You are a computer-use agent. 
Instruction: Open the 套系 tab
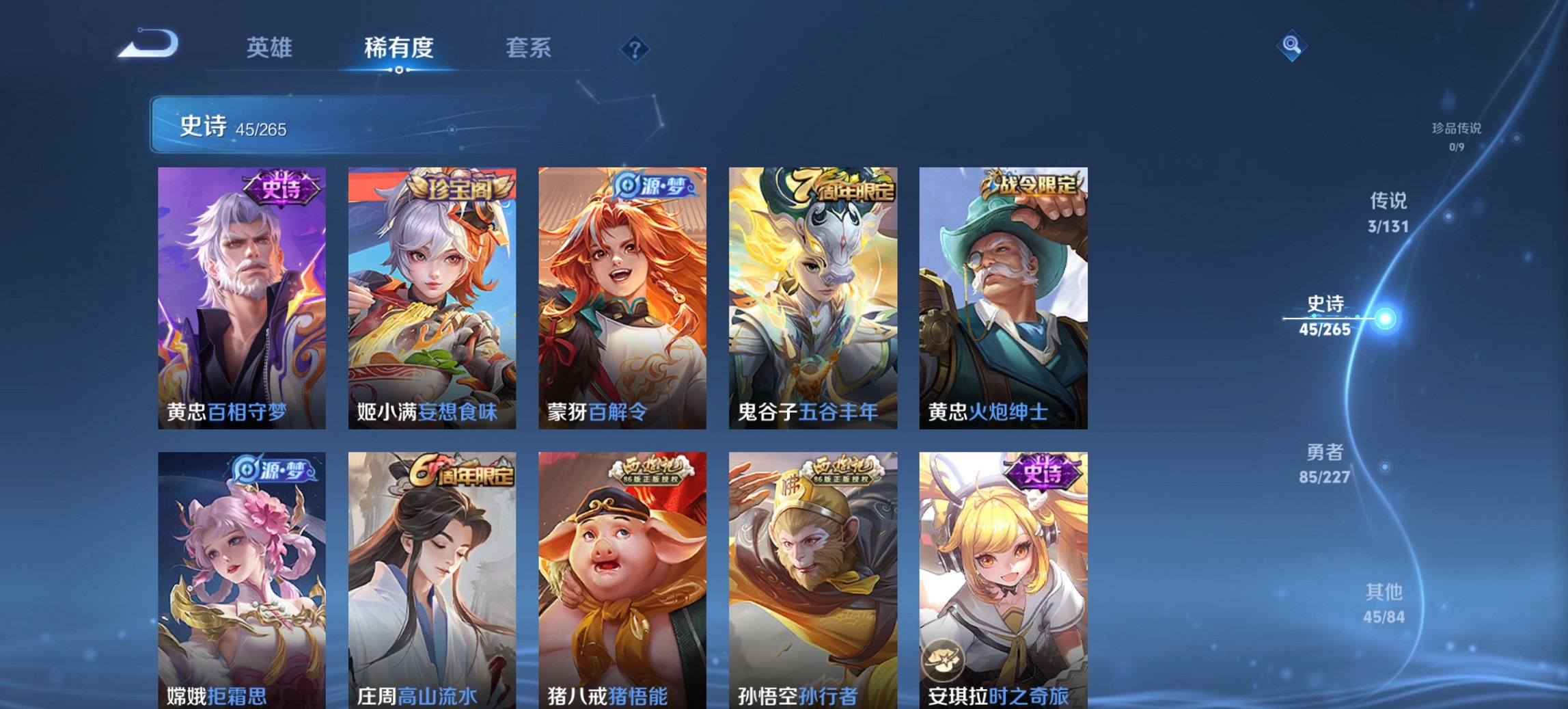[x=528, y=48]
